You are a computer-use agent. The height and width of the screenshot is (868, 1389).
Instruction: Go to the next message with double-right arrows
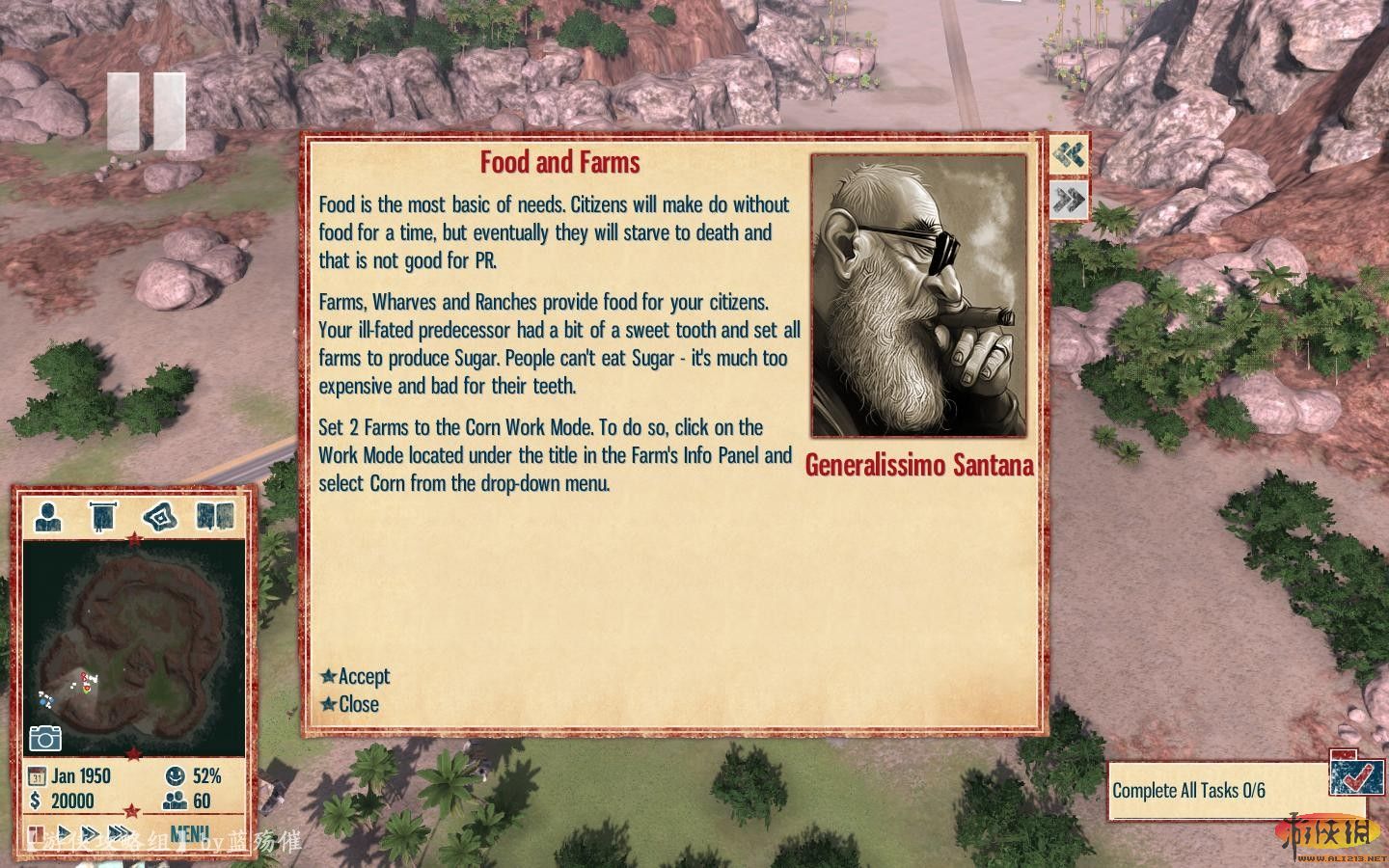[x=1069, y=200]
